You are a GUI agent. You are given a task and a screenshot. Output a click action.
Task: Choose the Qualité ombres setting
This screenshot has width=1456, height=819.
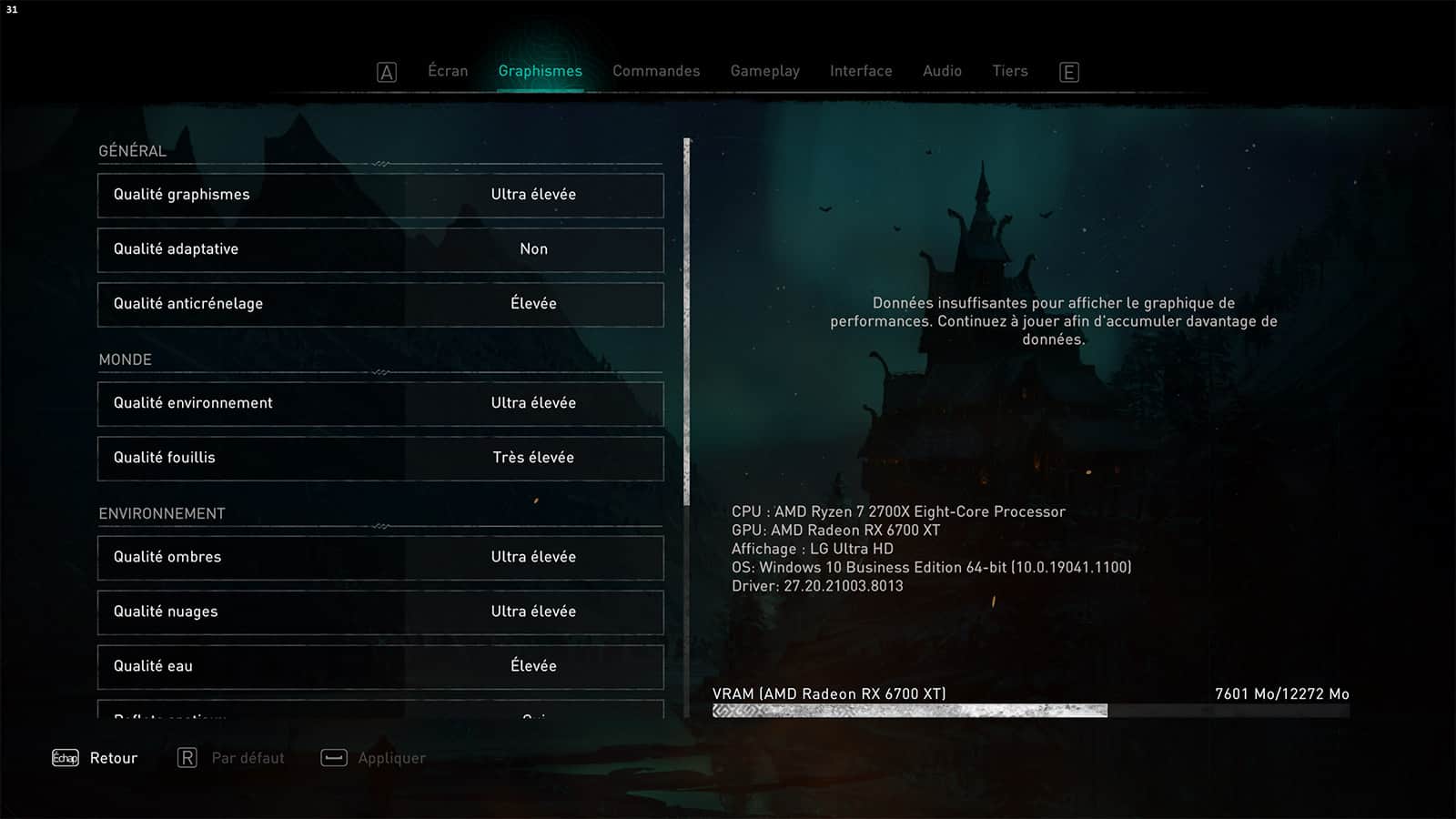tap(380, 557)
